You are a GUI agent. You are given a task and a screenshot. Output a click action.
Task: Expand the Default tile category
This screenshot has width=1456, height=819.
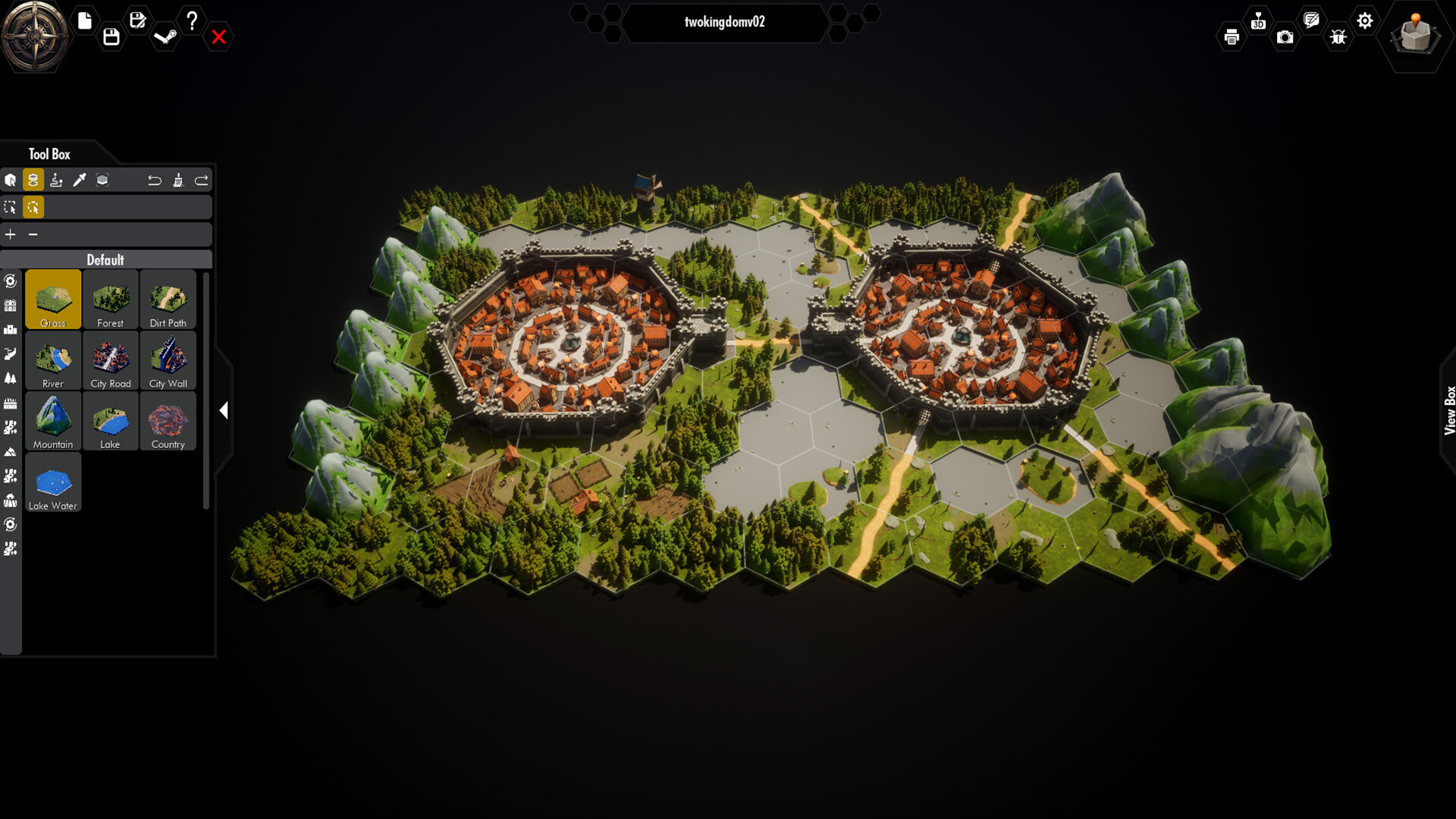click(106, 259)
